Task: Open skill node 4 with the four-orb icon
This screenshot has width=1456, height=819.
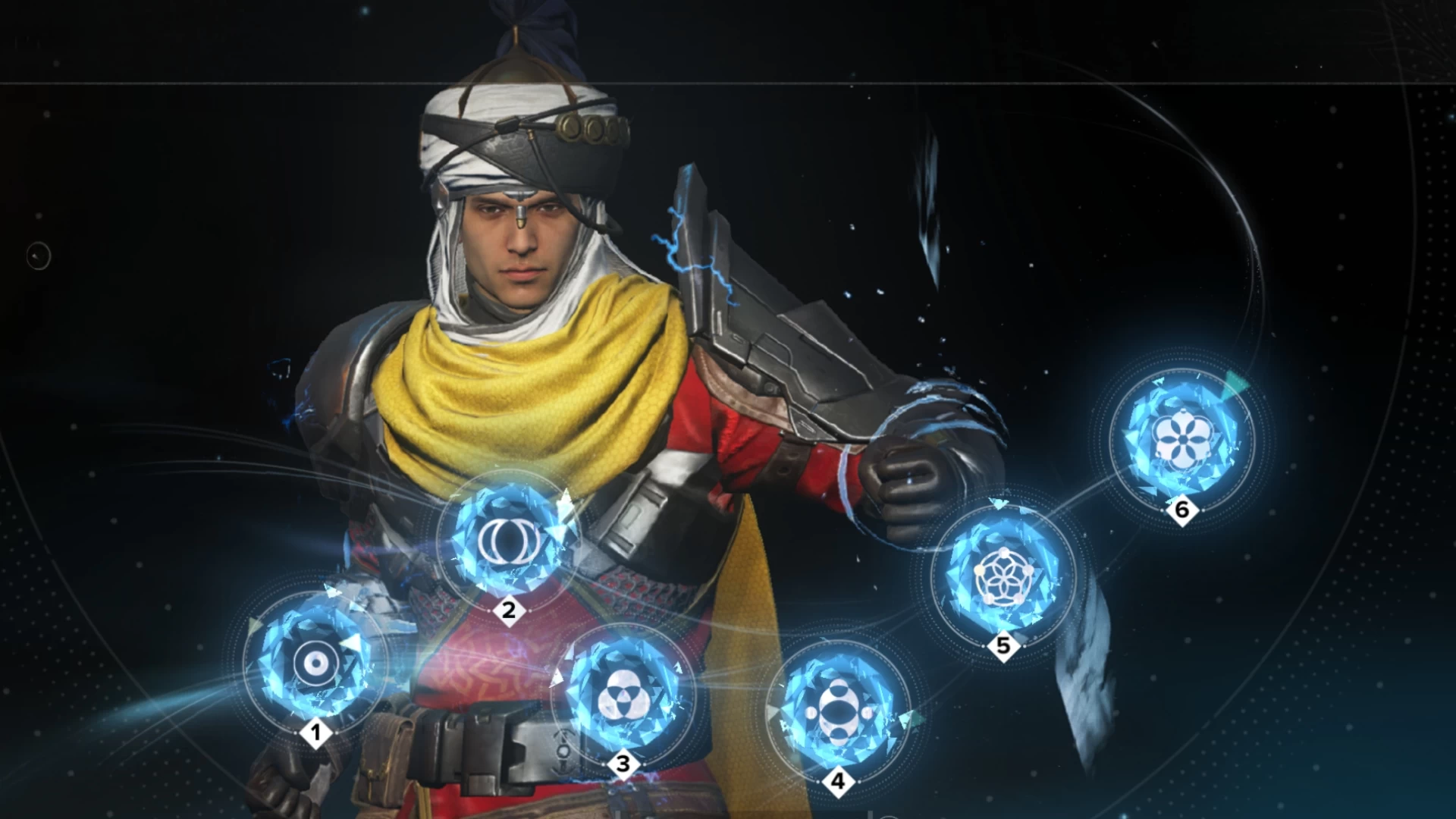Action: click(838, 714)
